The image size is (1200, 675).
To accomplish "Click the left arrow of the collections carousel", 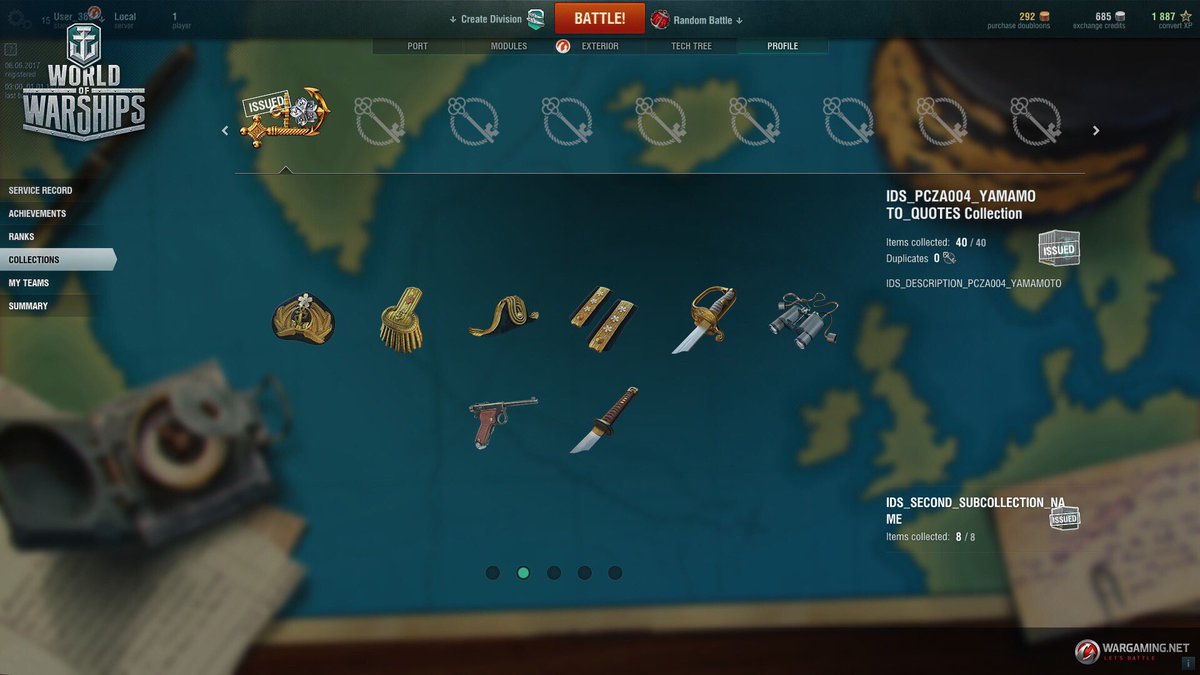I will pyautogui.click(x=225, y=130).
